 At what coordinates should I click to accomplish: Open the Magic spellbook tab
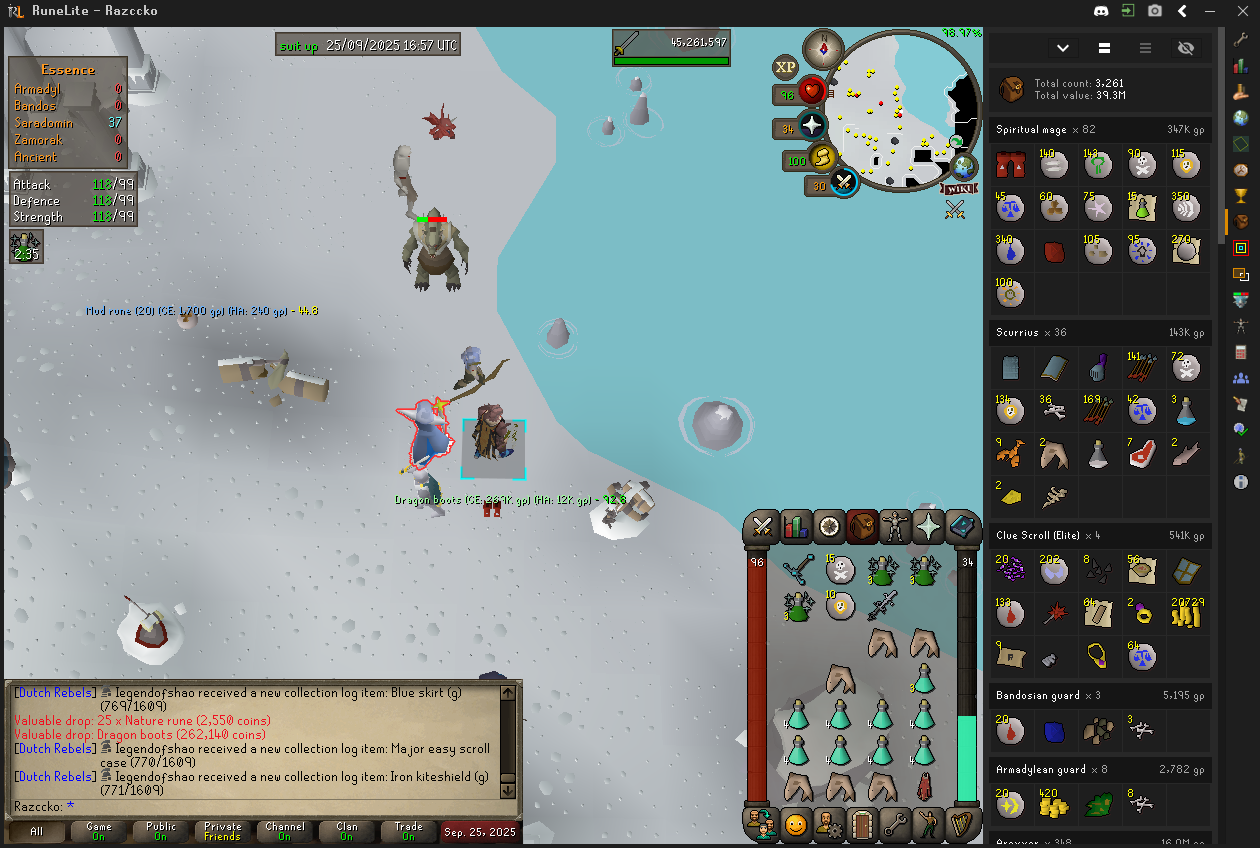coord(962,526)
